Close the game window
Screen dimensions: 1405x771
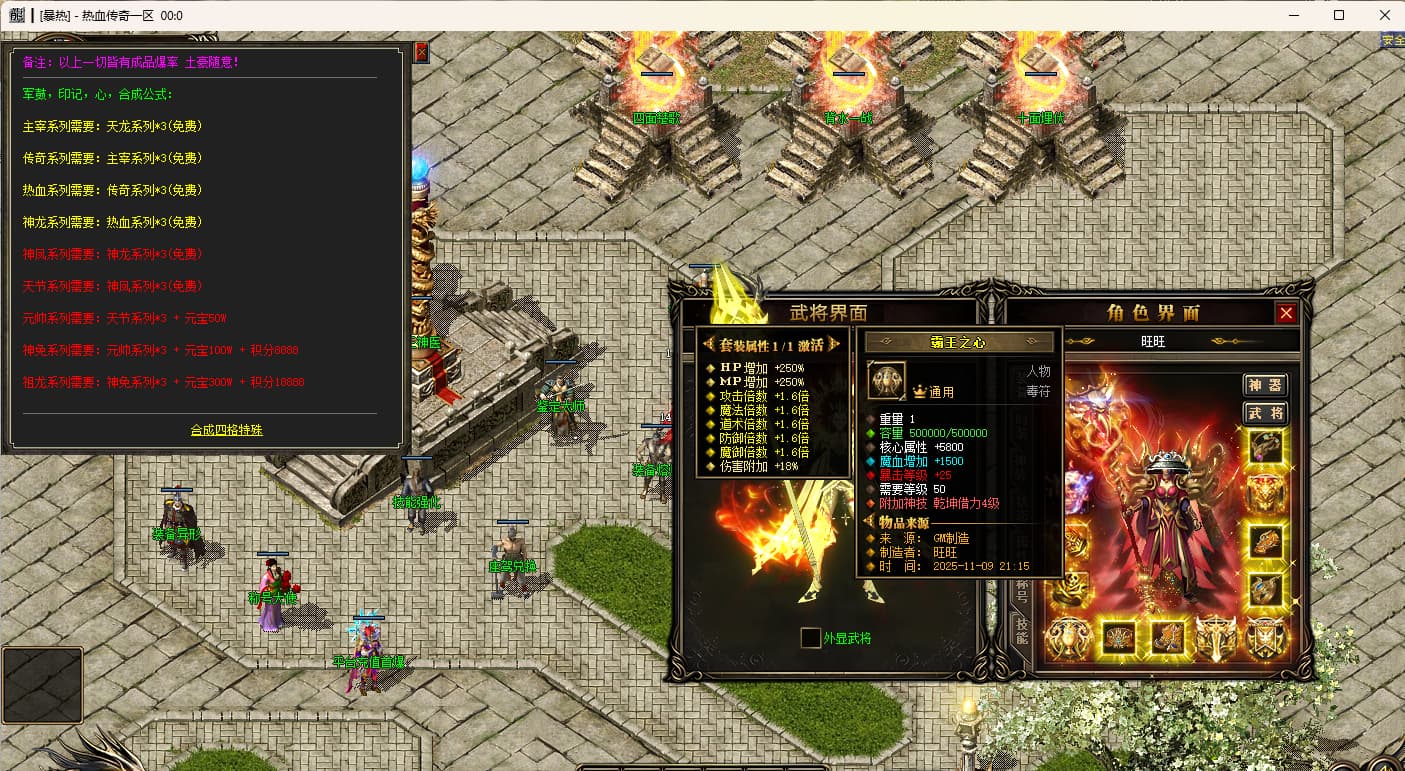point(1384,15)
